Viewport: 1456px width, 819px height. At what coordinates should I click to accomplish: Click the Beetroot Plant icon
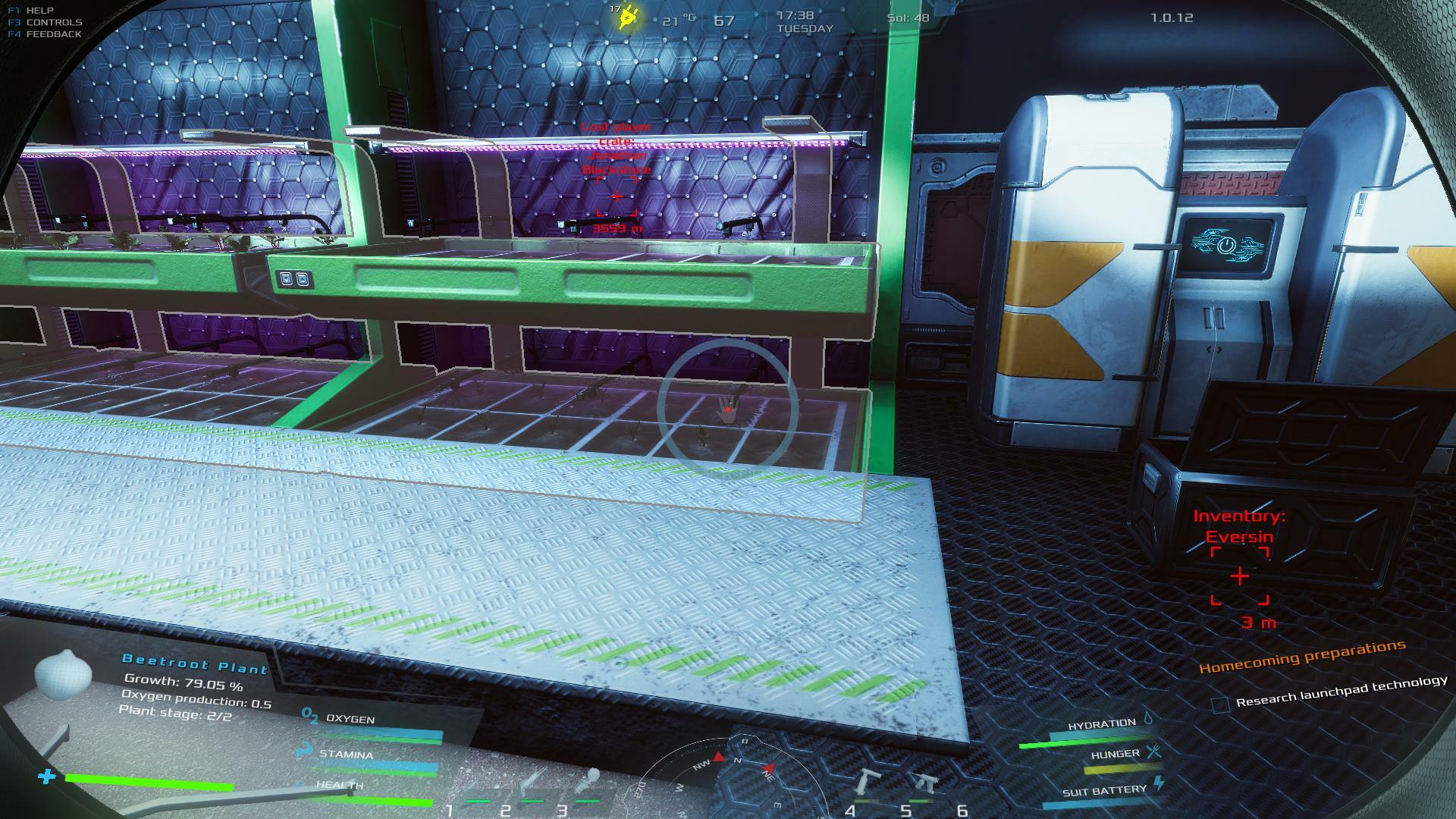pos(63,674)
